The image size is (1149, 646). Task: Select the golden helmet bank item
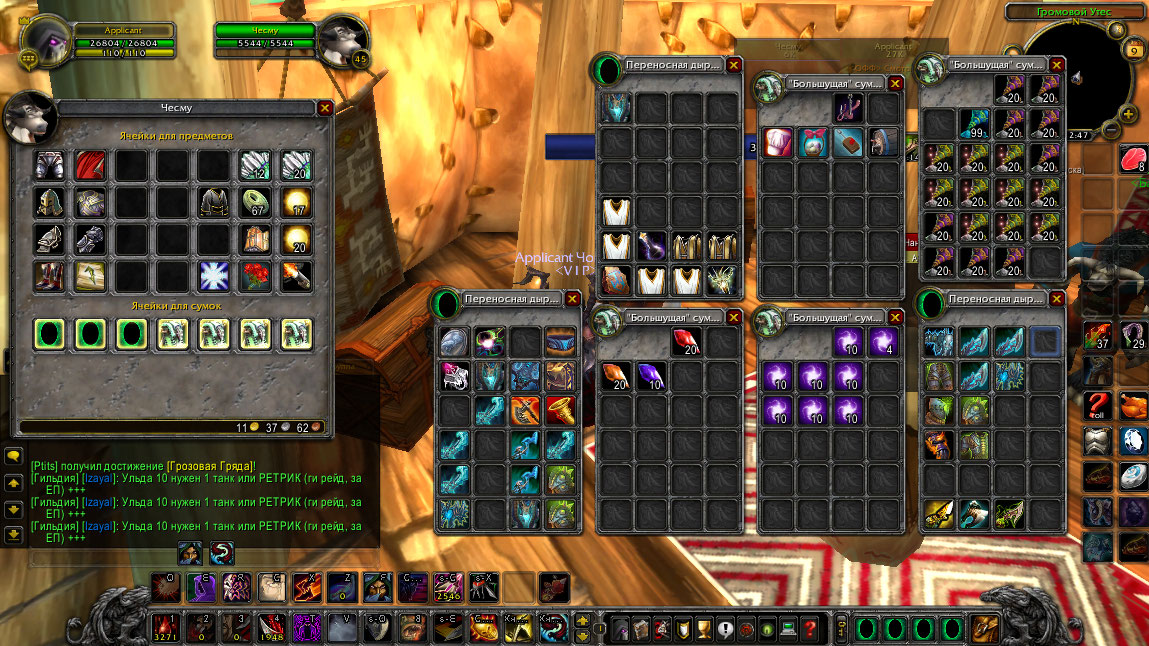click(50, 202)
